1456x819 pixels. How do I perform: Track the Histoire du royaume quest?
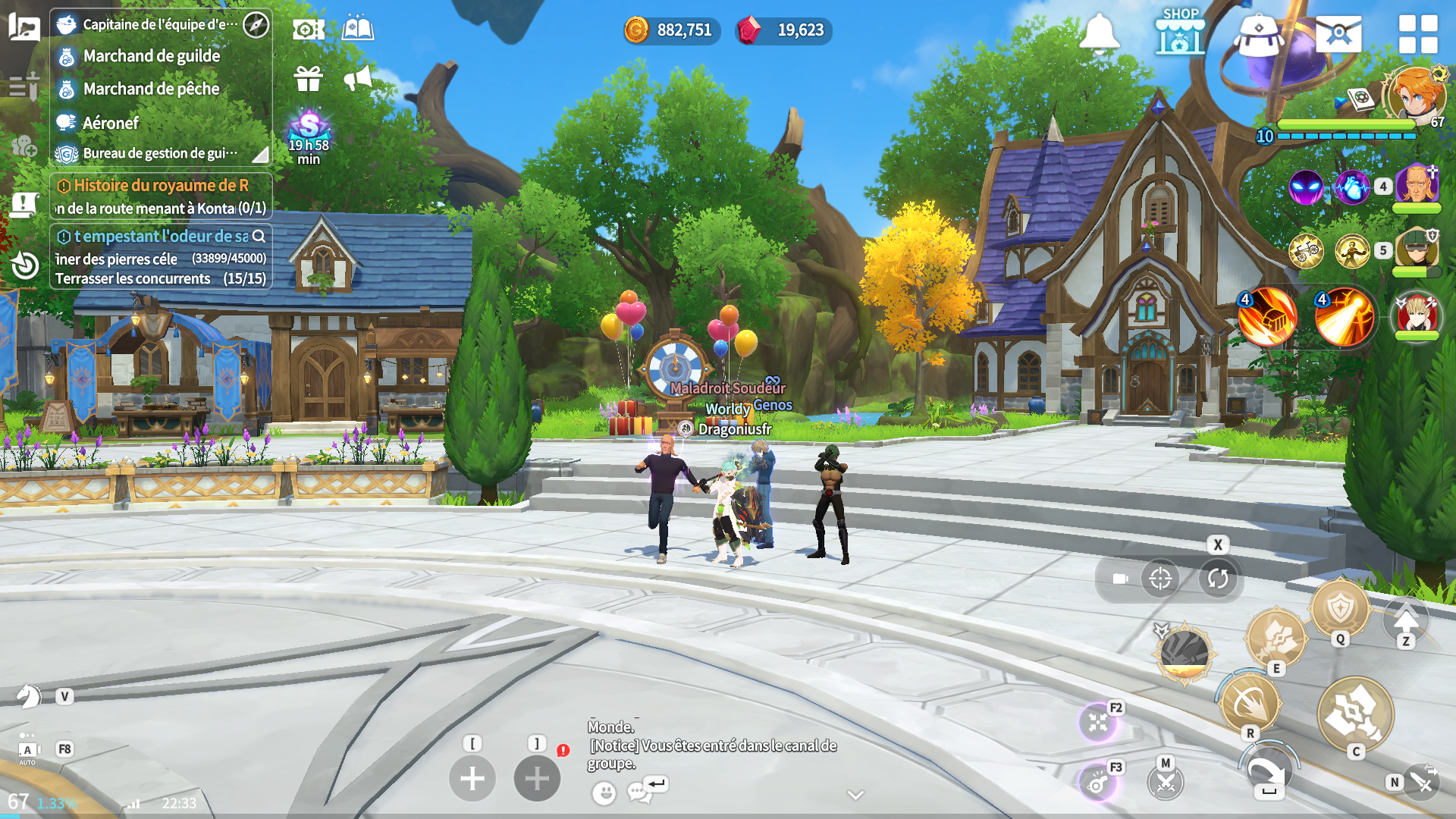pyautogui.click(x=160, y=186)
